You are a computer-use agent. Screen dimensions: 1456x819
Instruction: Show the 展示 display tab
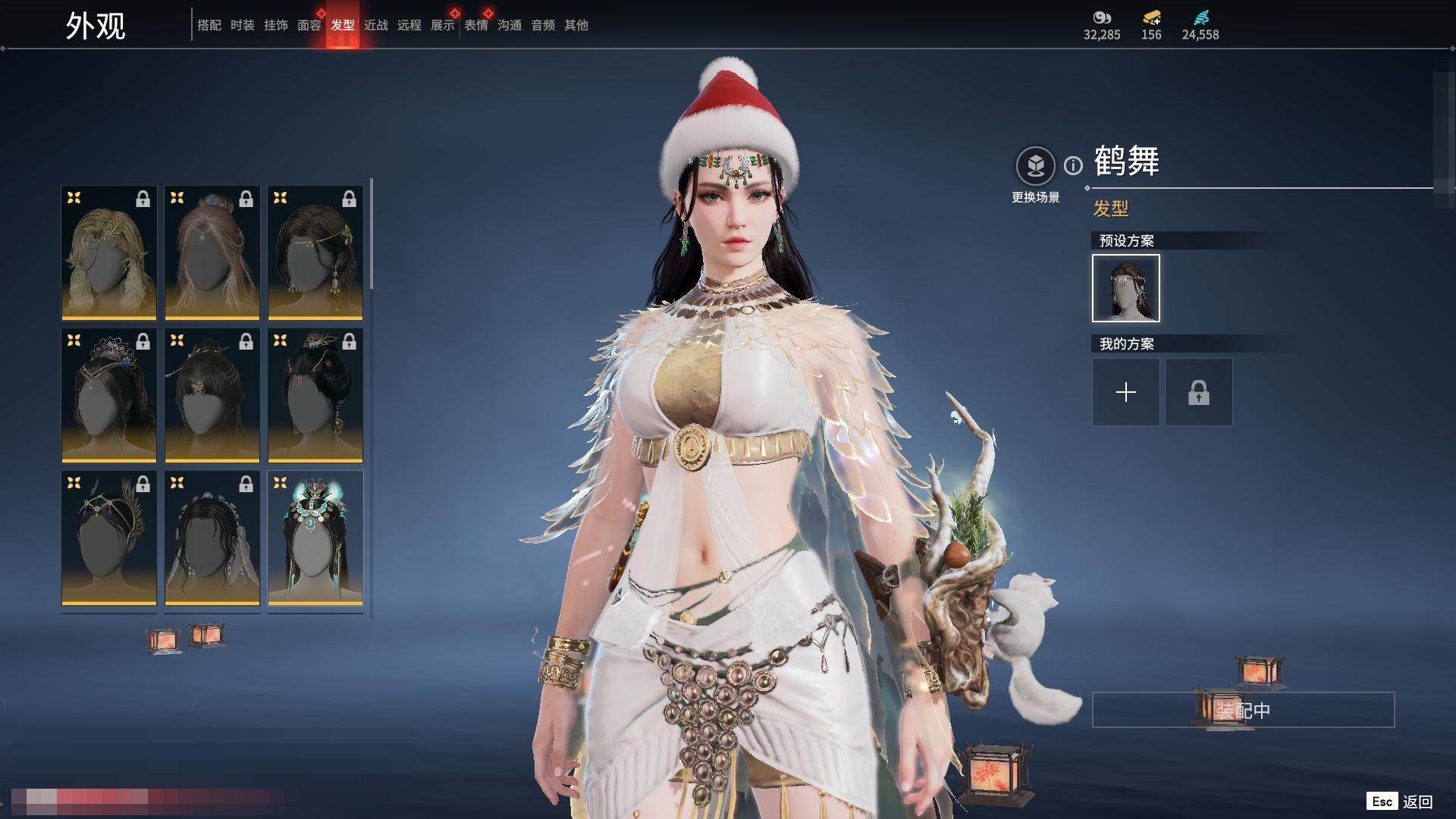pyautogui.click(x=442, y=26)
